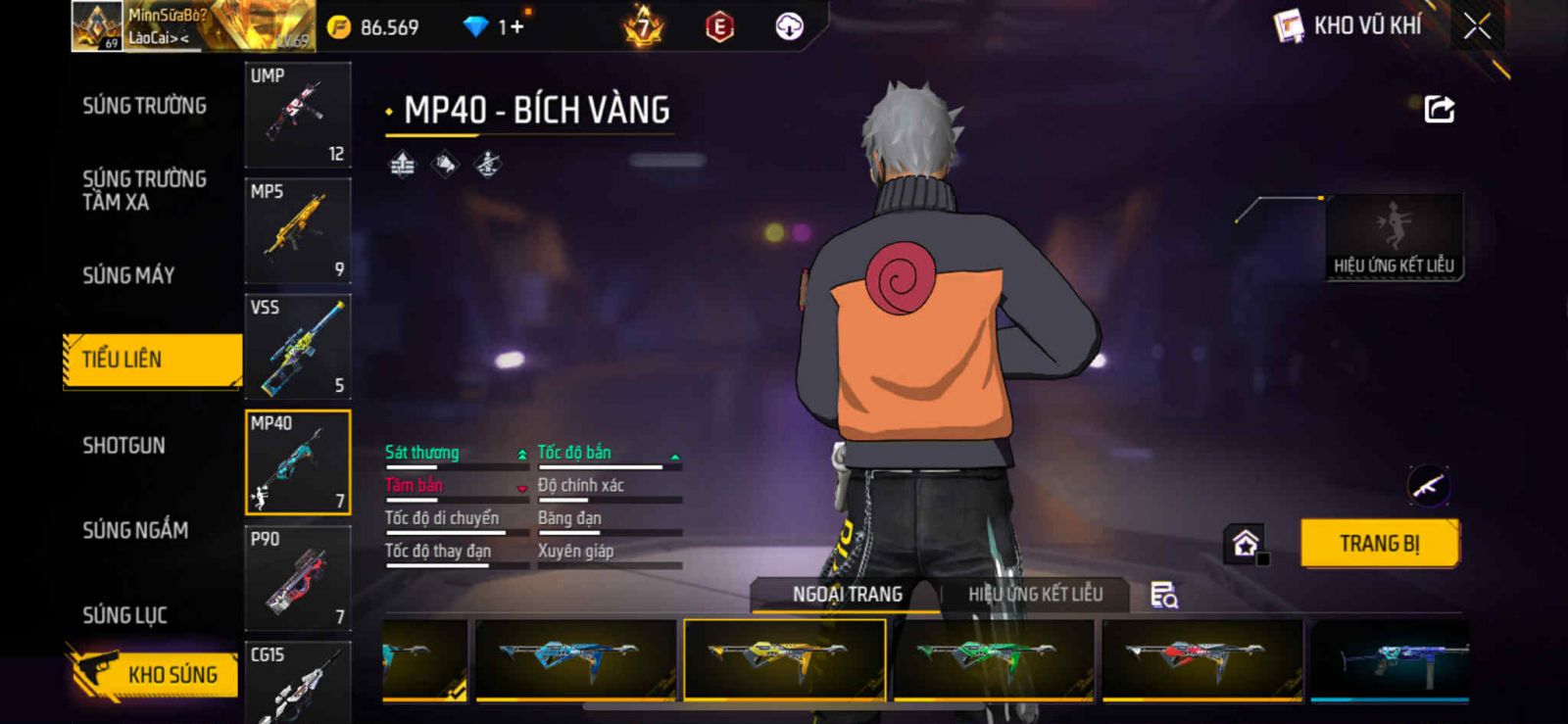This screenshot has height=724, width=1568.
Task: Open the HIỆU ỨNG KẾT LIỄU preview panel
Action: [x=1394, y=237]
